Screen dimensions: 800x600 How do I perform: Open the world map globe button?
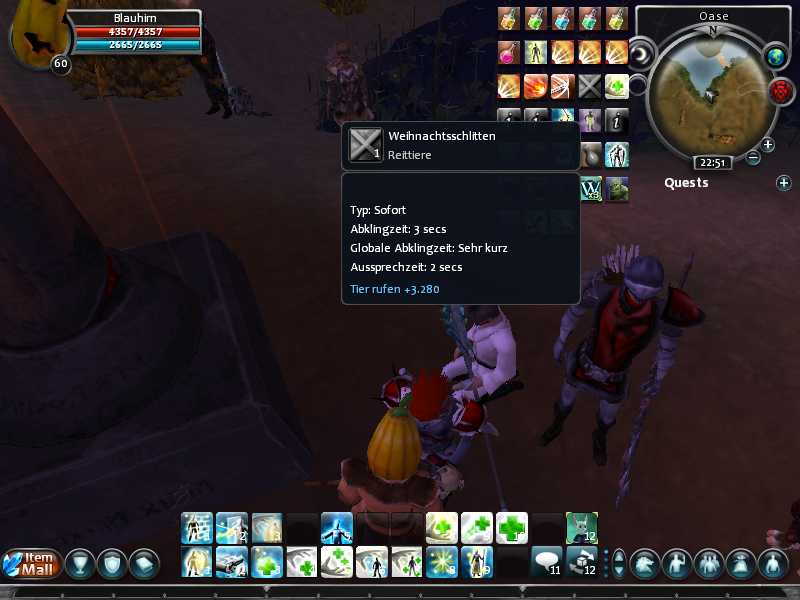pos(774,57)
